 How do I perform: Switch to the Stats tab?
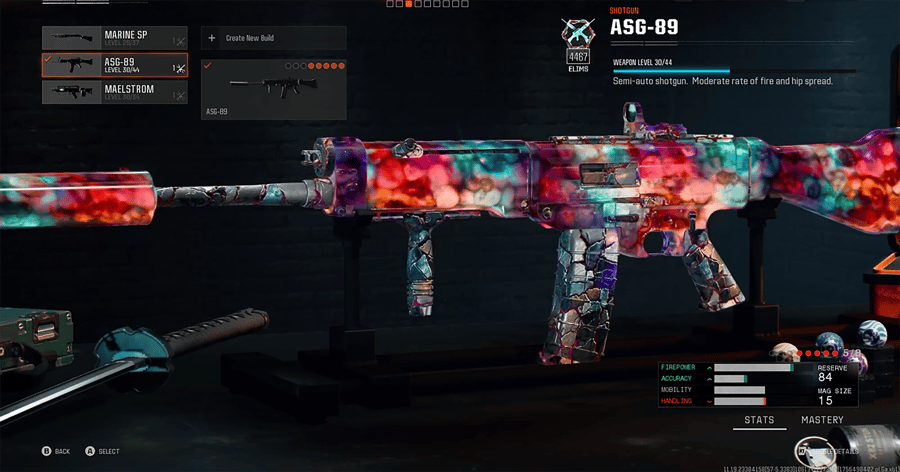click(x=759, y=420)
